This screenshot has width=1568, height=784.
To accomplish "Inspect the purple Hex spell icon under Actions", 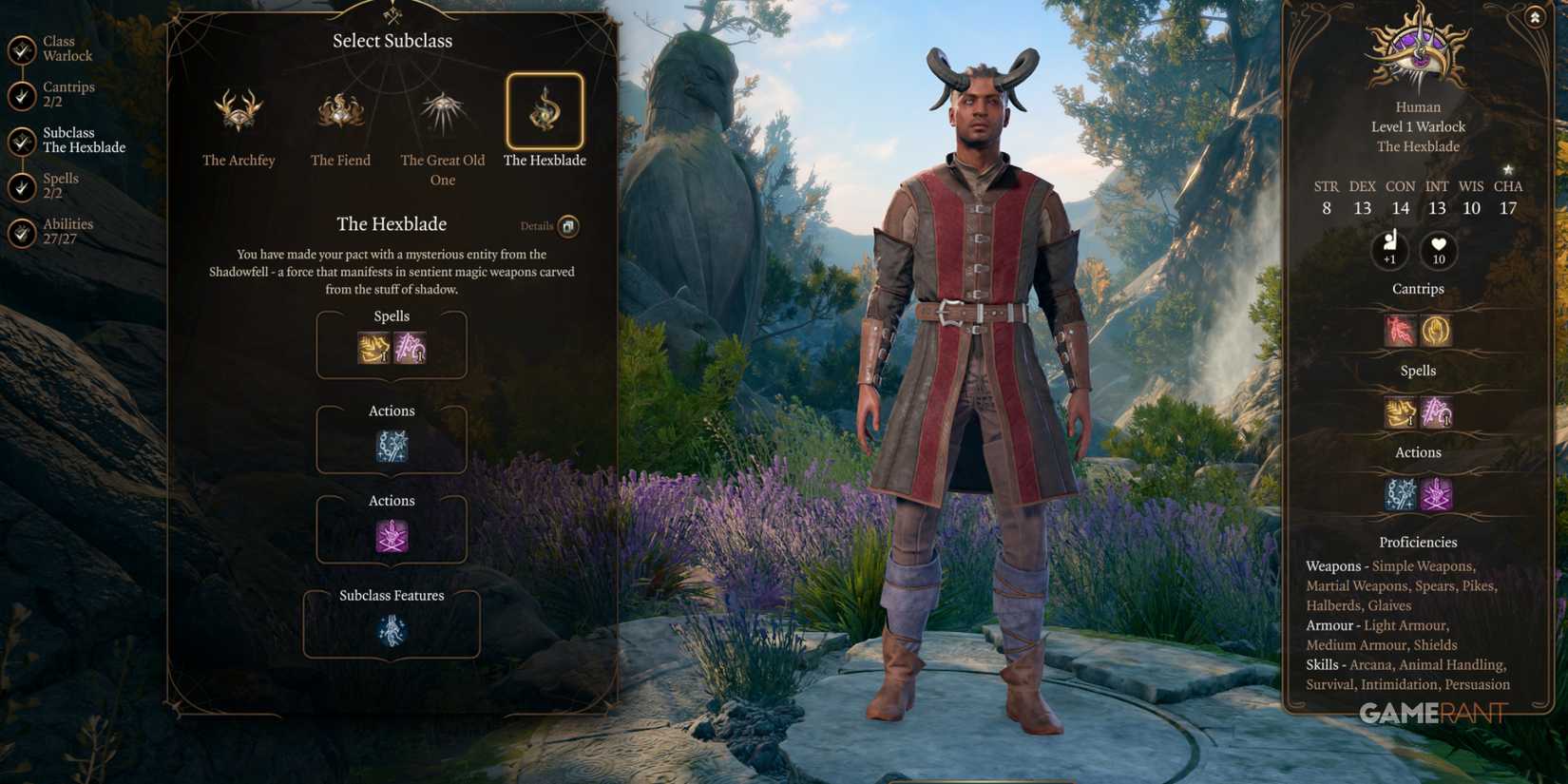I will tap(391, 537).
